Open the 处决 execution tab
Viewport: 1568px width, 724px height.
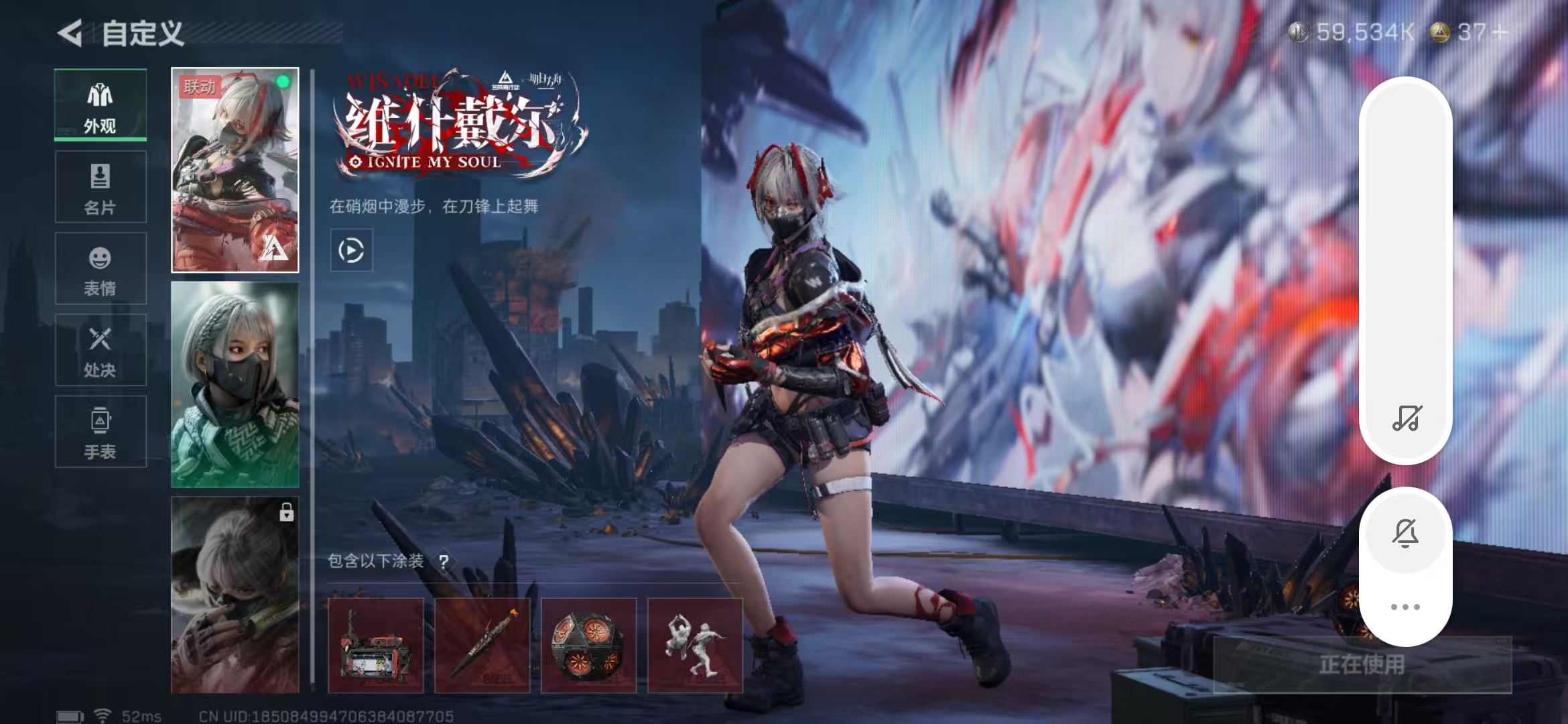[101, 350]
